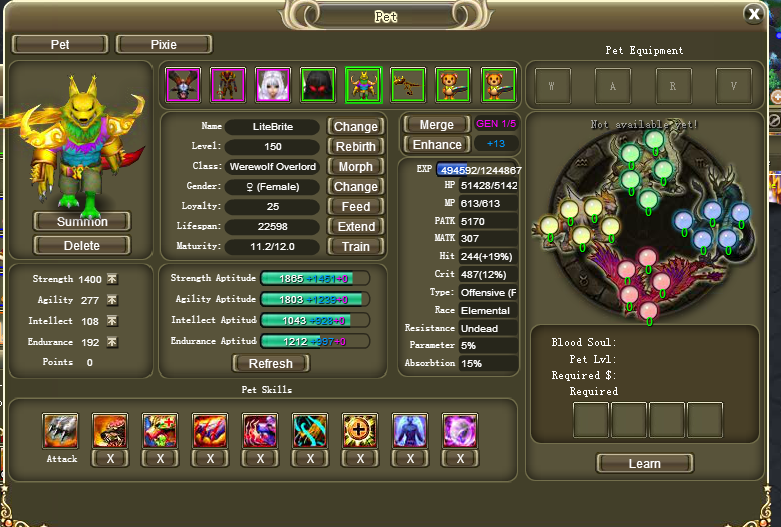Image resolution: width=781 pixels, height=527 pixels.
Task: Open the pet Merge function
Action: click(436, 125)
